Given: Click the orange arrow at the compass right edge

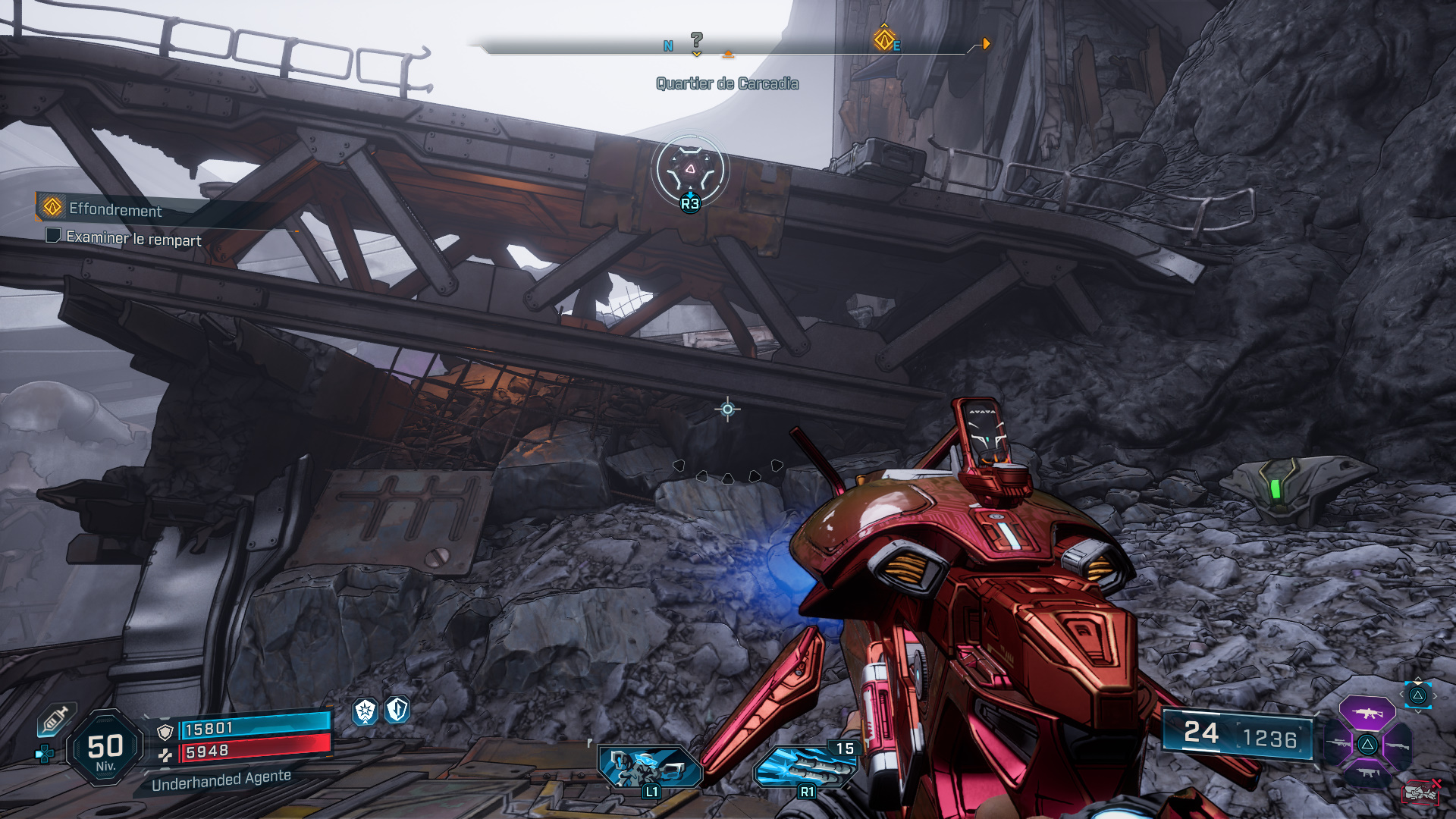Looking at the screenshot, I should tap(984, 43).
